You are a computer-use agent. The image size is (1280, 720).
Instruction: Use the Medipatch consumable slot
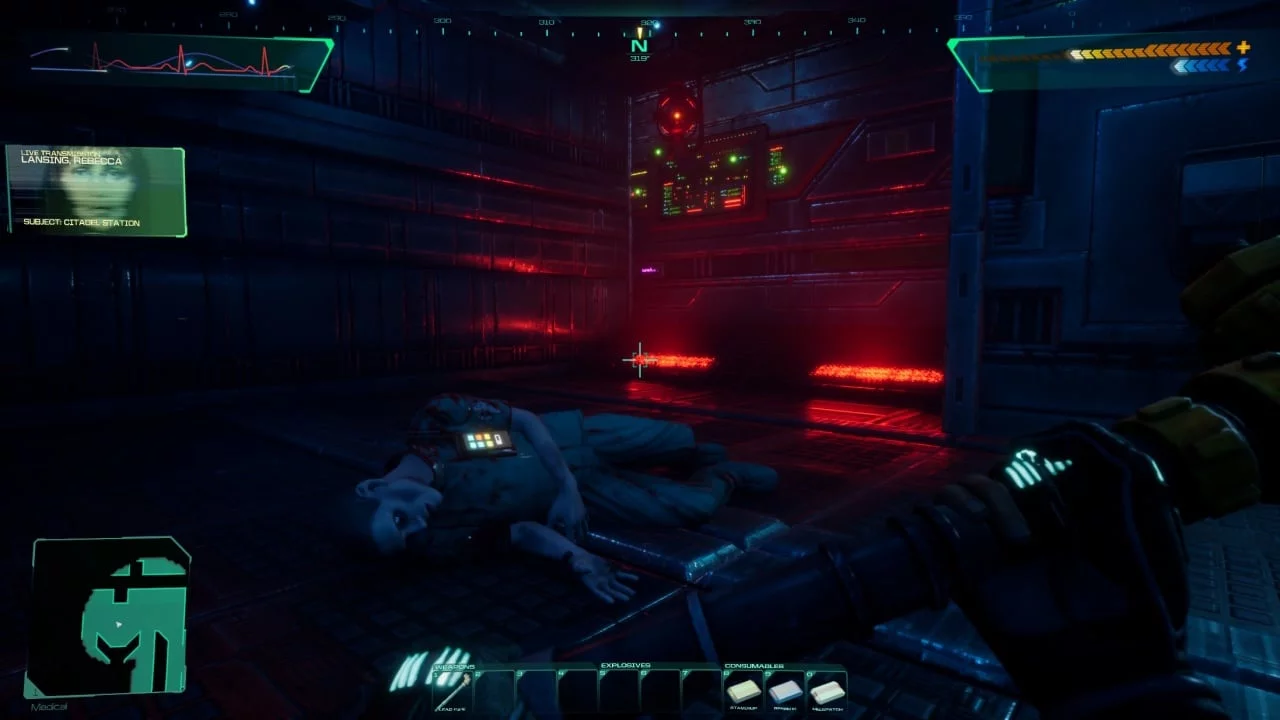(827, 691)
